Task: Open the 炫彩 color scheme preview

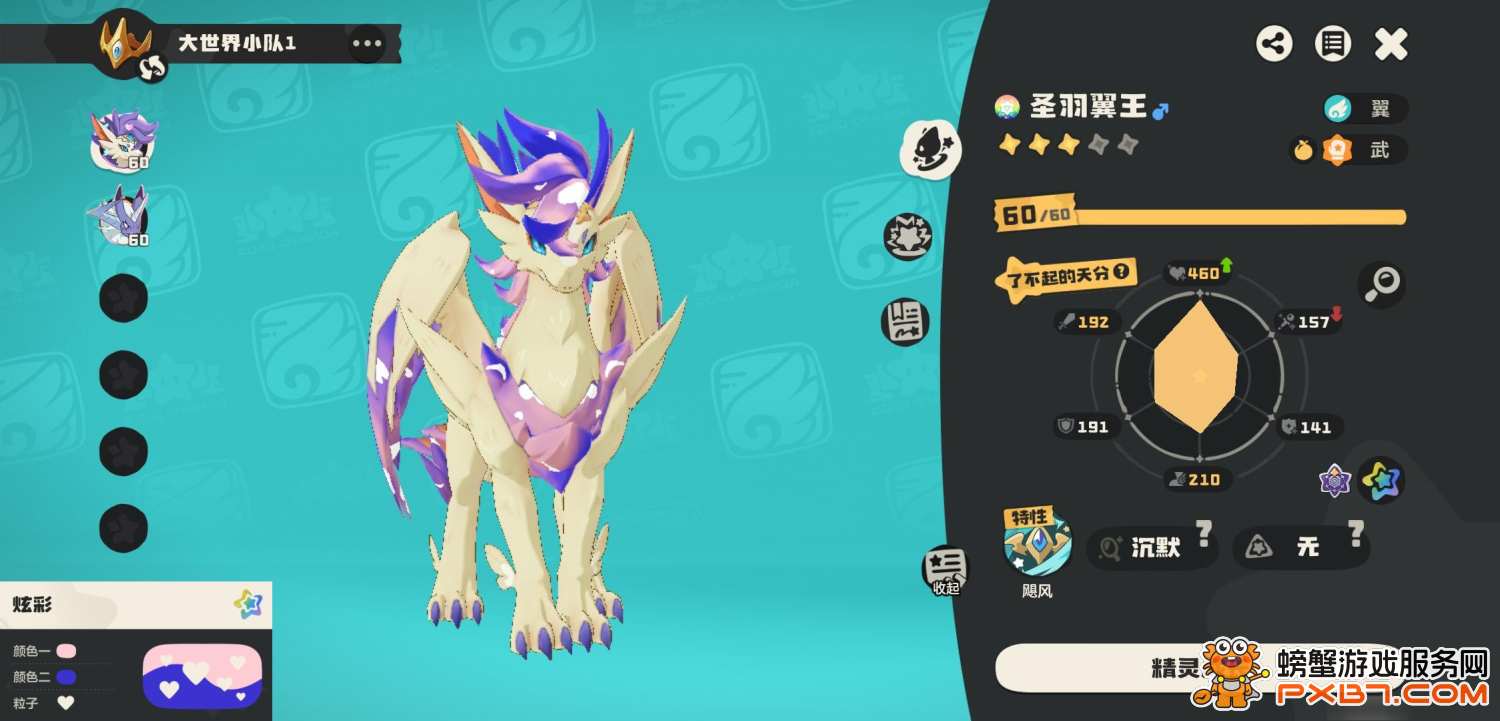Action: click(x=202, y=675)
